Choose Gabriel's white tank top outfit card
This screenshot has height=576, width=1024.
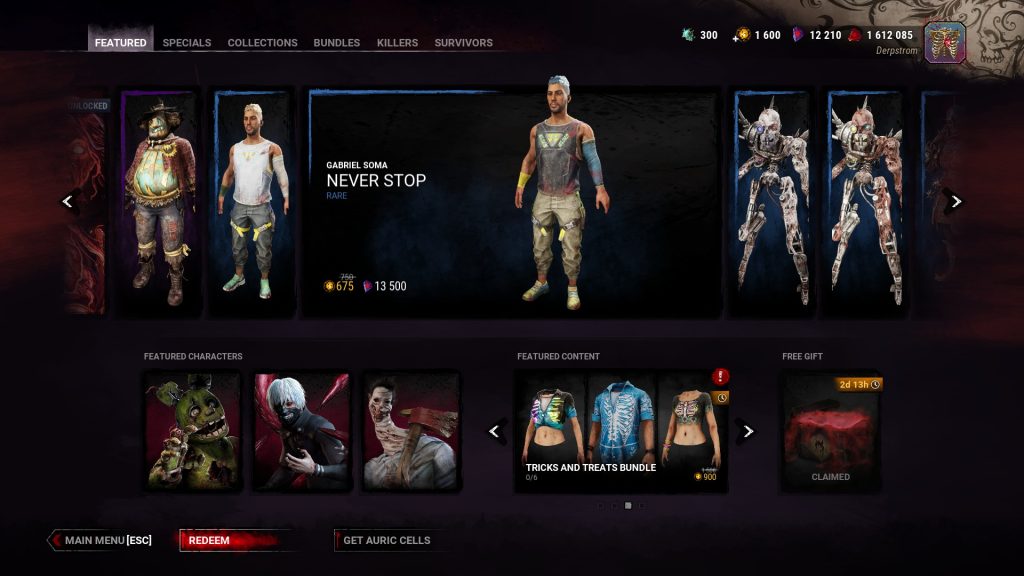[252, 202]
